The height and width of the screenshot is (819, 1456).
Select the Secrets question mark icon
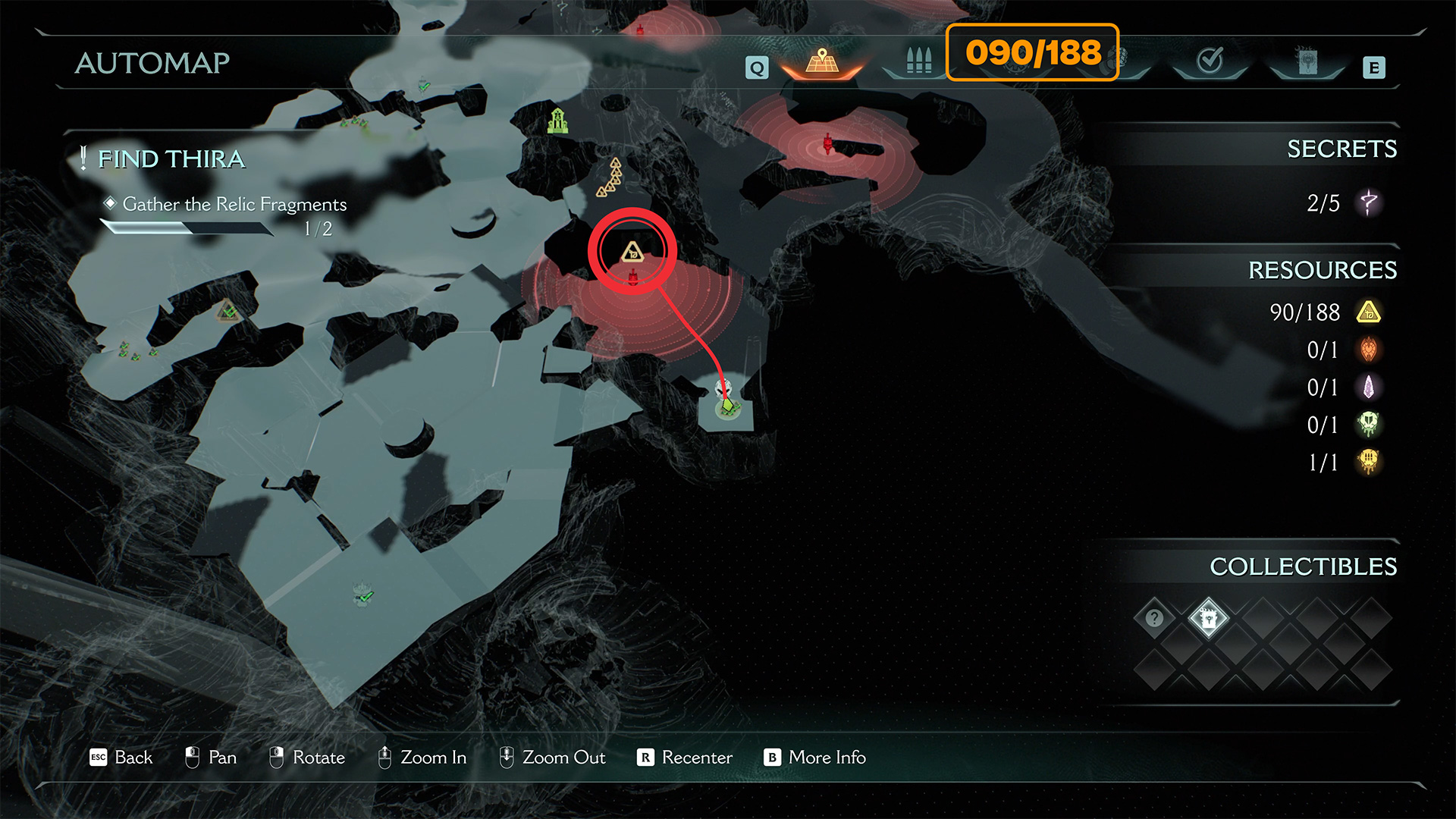point(1369,202)
